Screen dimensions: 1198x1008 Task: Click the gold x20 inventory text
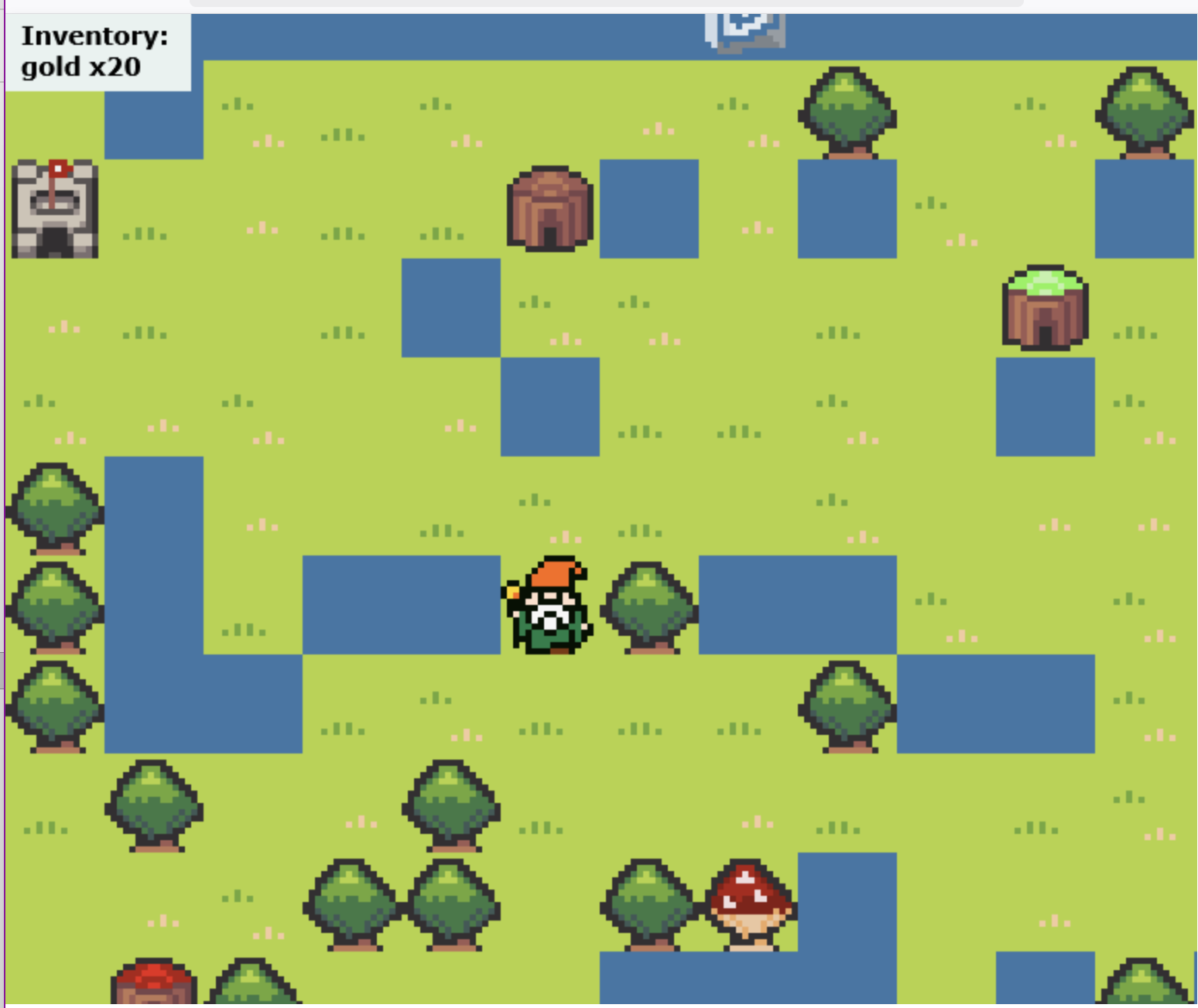pos(81,68)
